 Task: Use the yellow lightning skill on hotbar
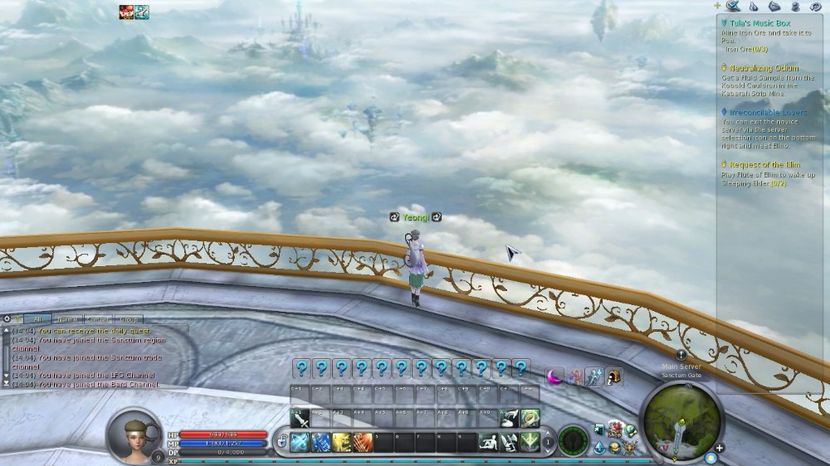click(342, 441)
